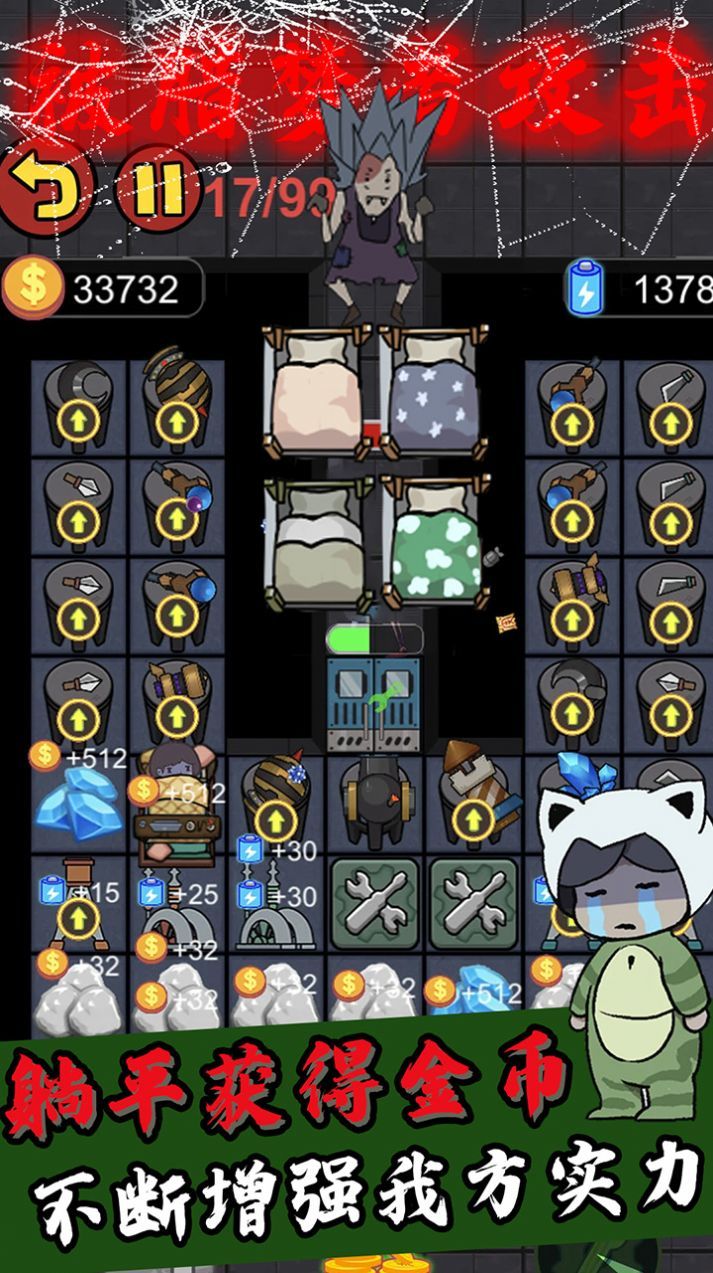Tap the yellow return arrow button
The height and width of the screenshot is (1273, 713).
coord(44,188)
